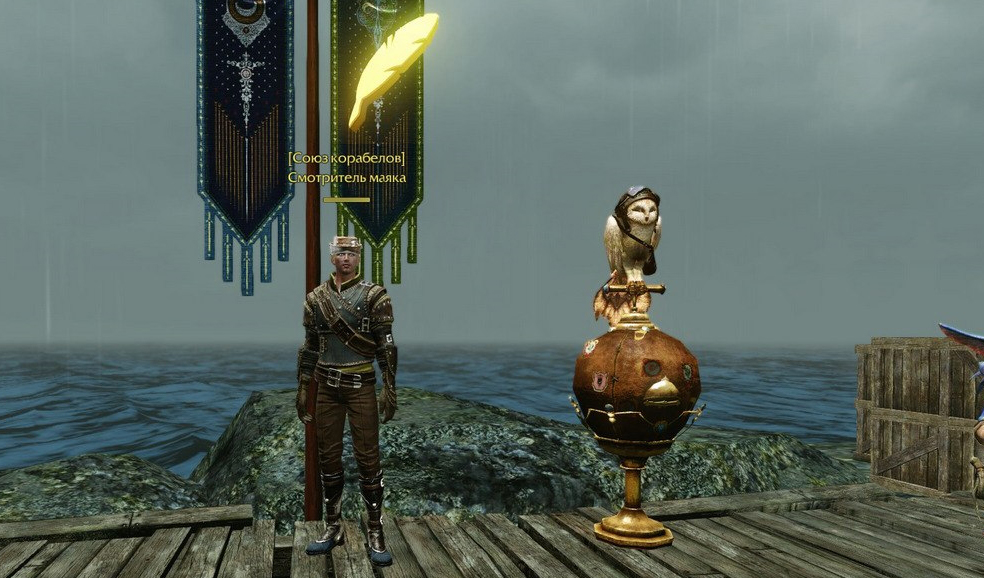The height and width of the screenshot is (578, 984).
Task: Select the Смотритель маяка nameplate
Action: [x=347, y=177]
